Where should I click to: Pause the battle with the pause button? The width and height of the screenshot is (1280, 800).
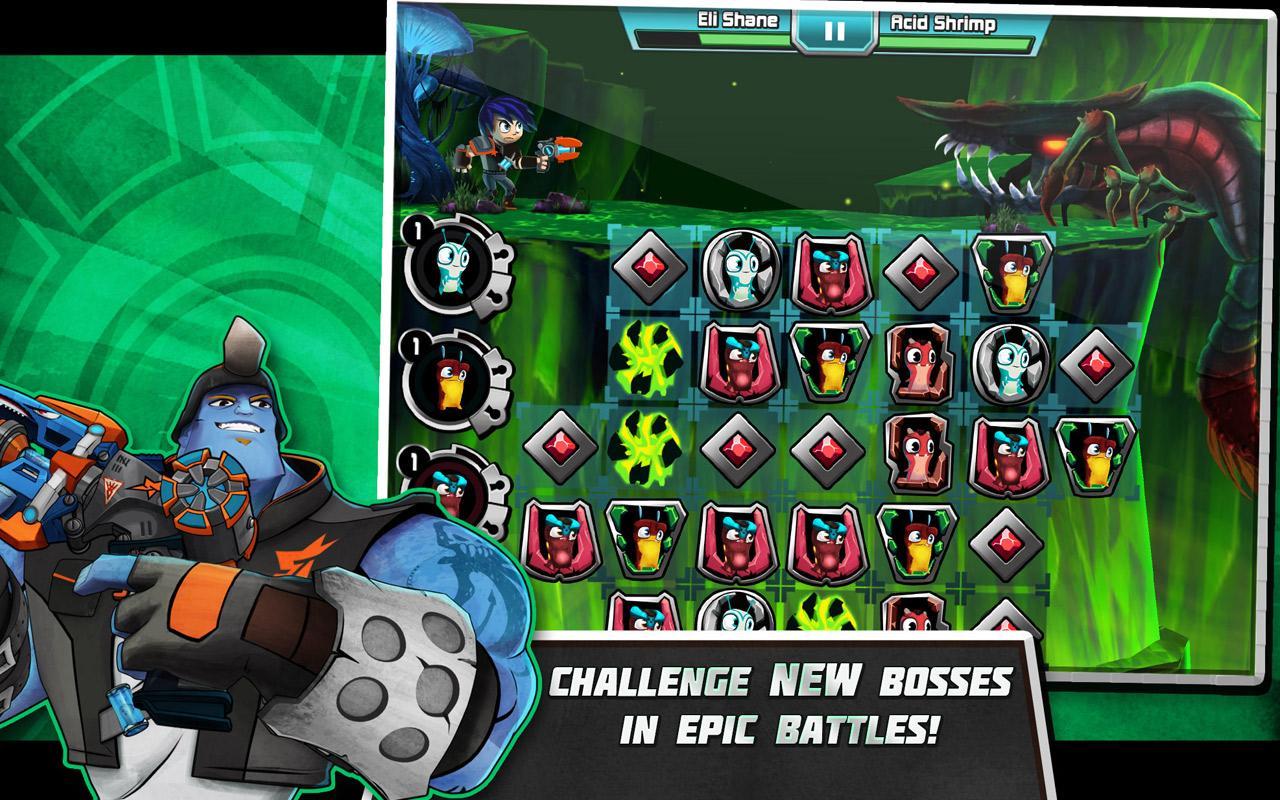point(833,30)
